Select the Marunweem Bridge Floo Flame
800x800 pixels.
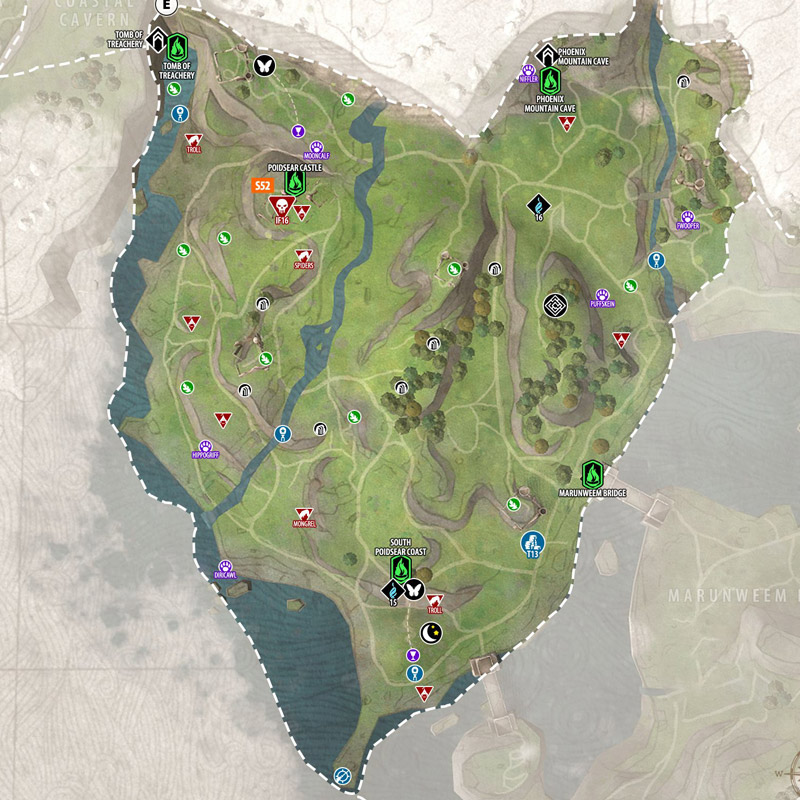click(x=593, y=472)
